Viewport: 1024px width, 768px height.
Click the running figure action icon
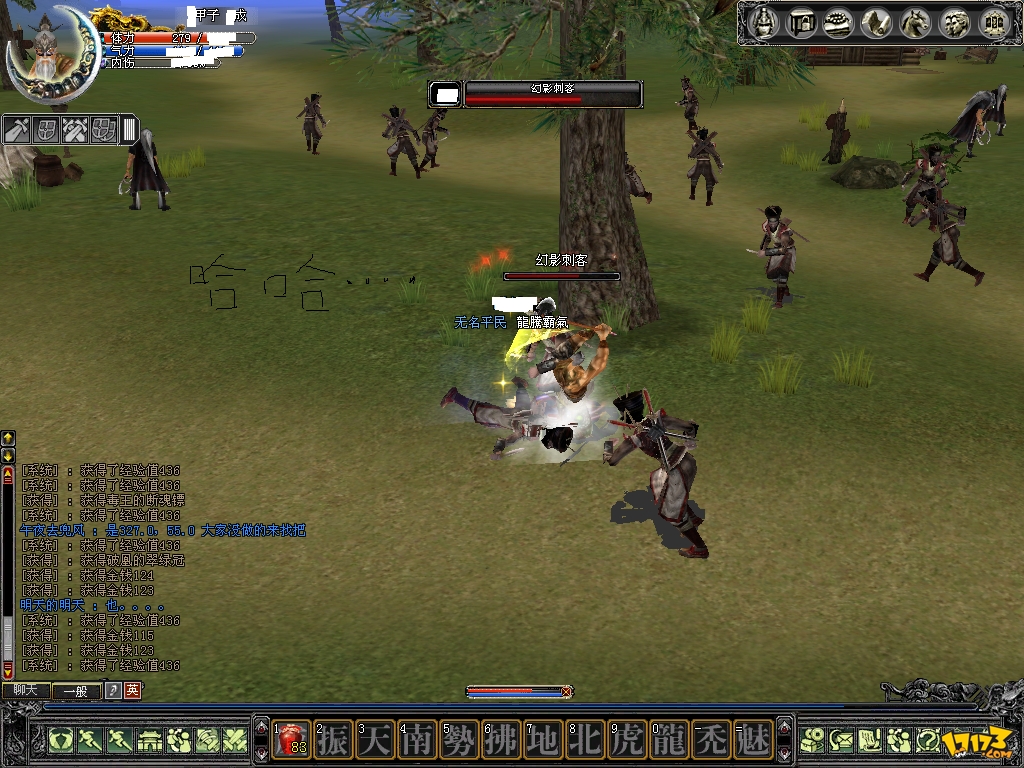[89, 741]
